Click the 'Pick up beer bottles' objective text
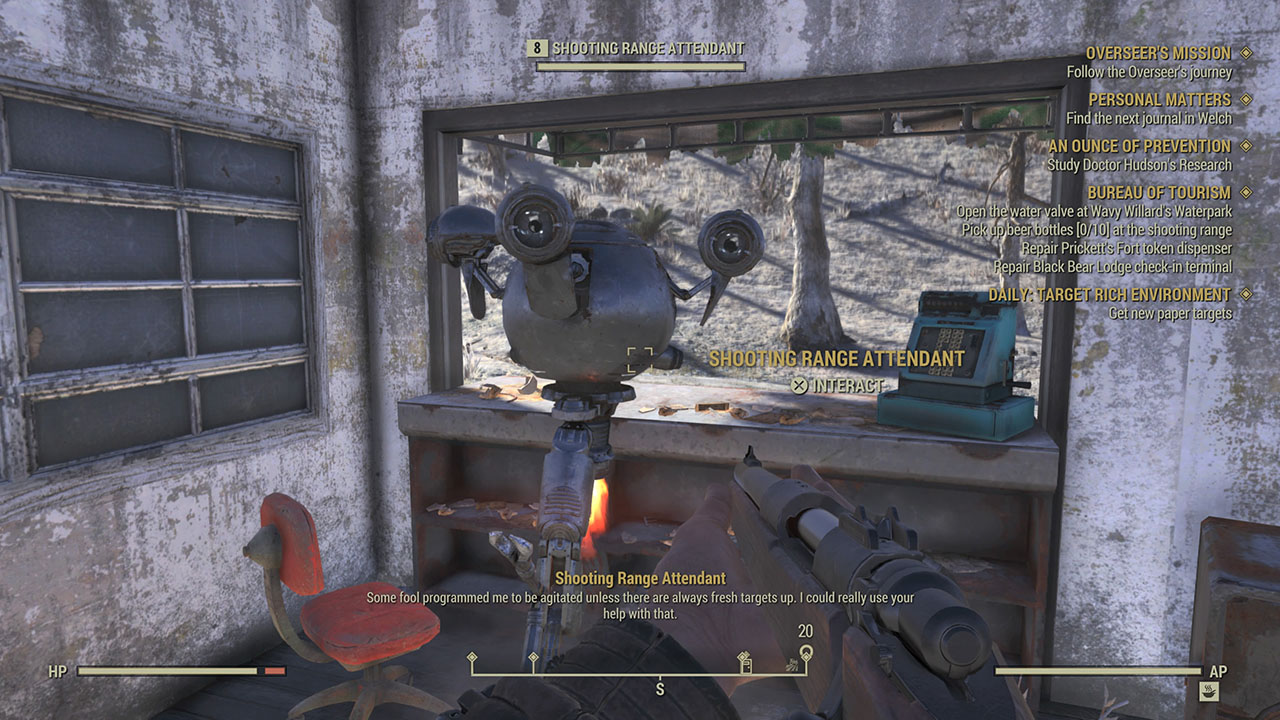Image resolution: width=1280 pixels, height=720 pixels. coord(1097,229)
